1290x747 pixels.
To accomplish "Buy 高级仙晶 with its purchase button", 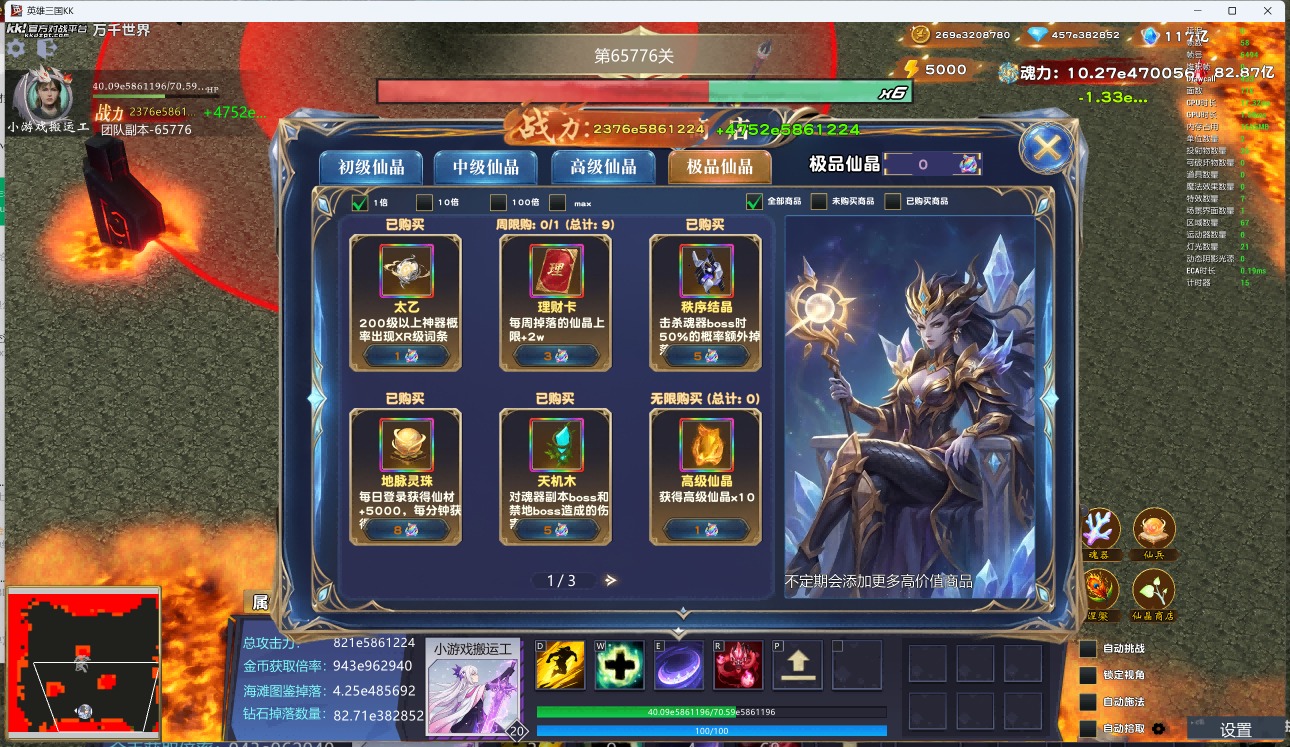I will pyautogui.click(x=706, y=530).
